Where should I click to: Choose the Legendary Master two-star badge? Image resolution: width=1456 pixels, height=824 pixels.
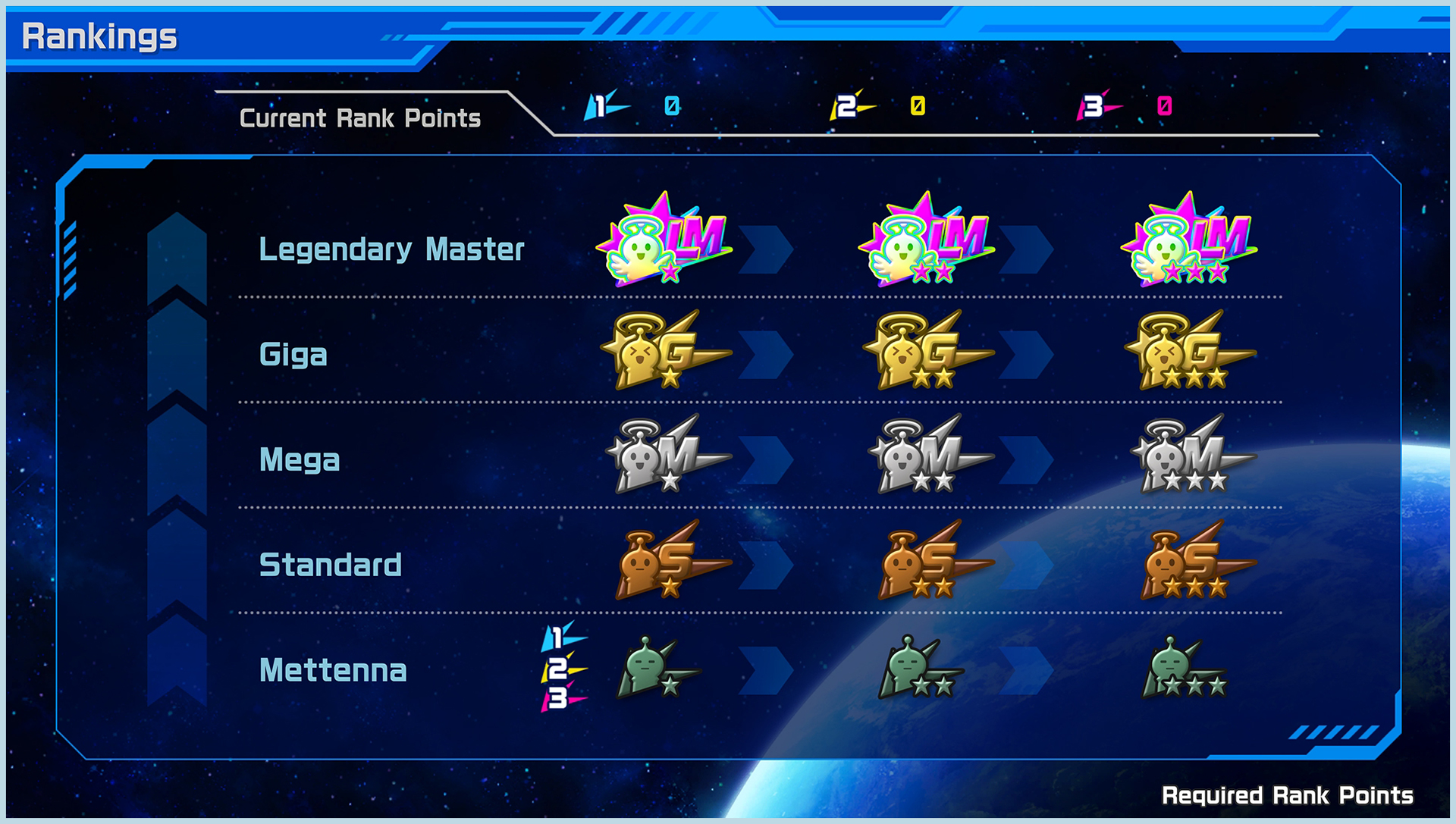(926, 241)
